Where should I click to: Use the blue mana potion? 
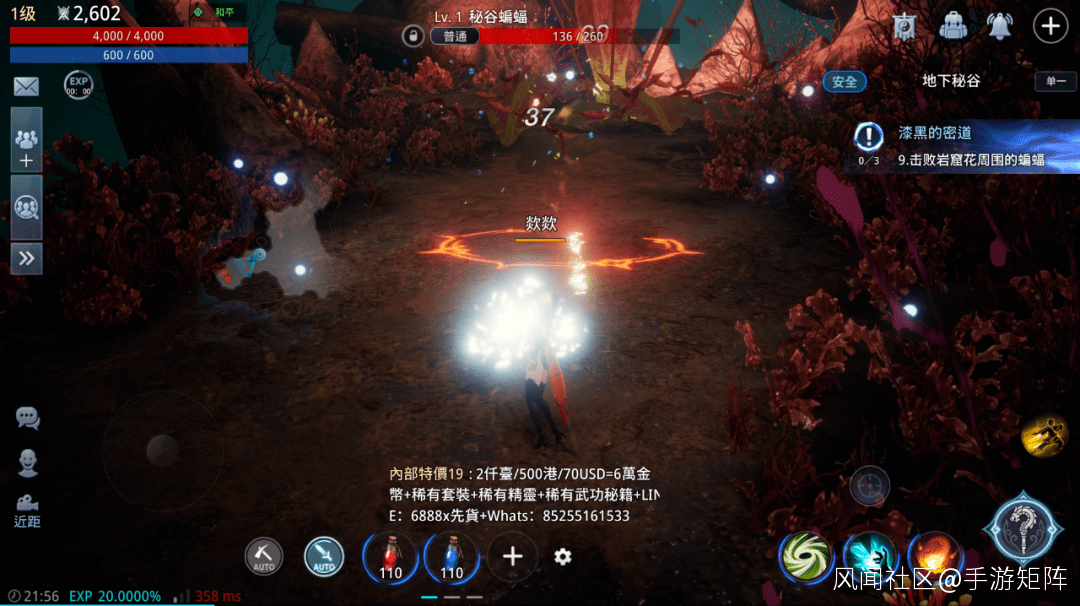click(x=452, y=557)
